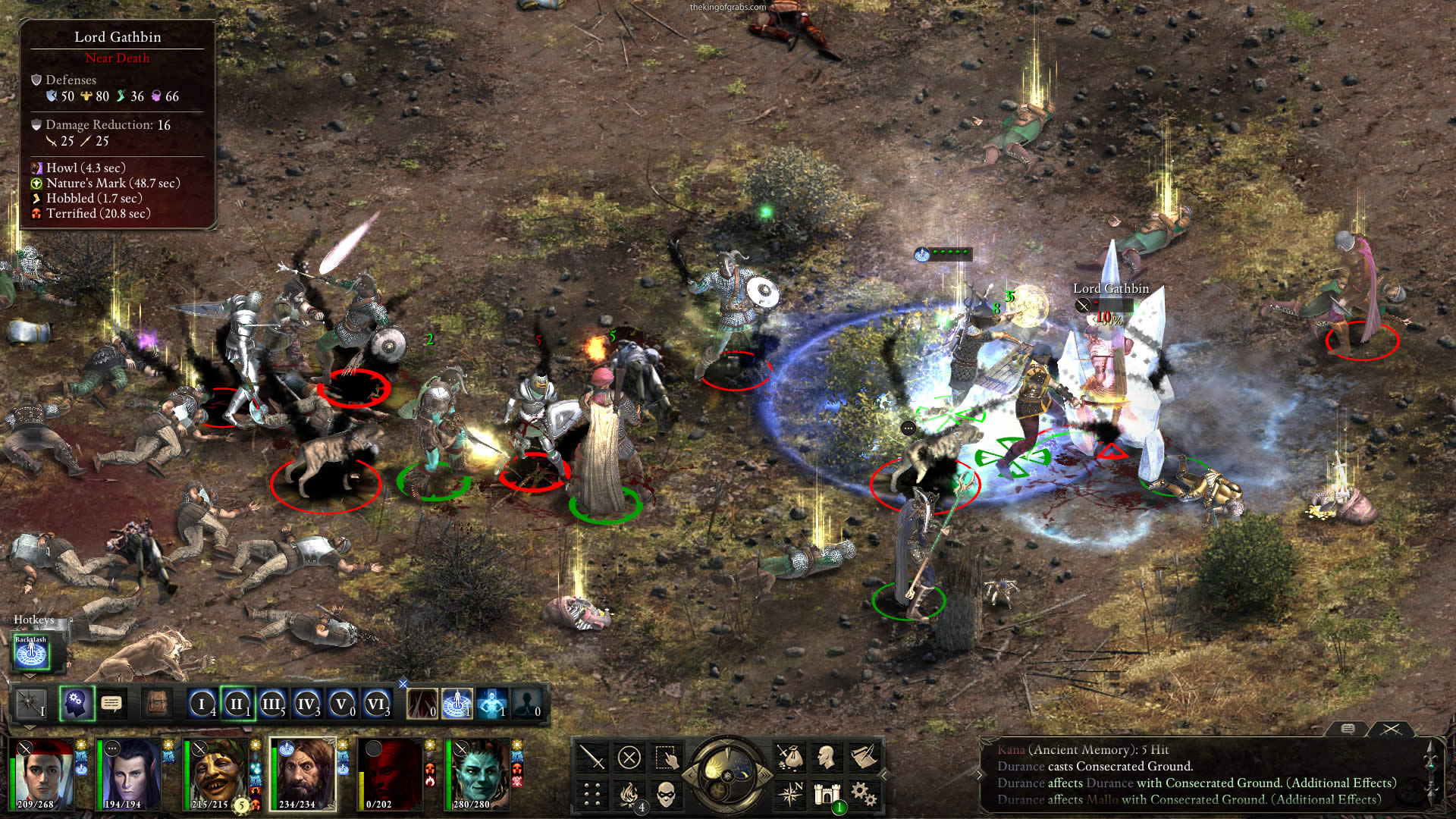Screen dimensions: 1456x819
Task: Open level VI priest spells
Action: tap(376, 704)
